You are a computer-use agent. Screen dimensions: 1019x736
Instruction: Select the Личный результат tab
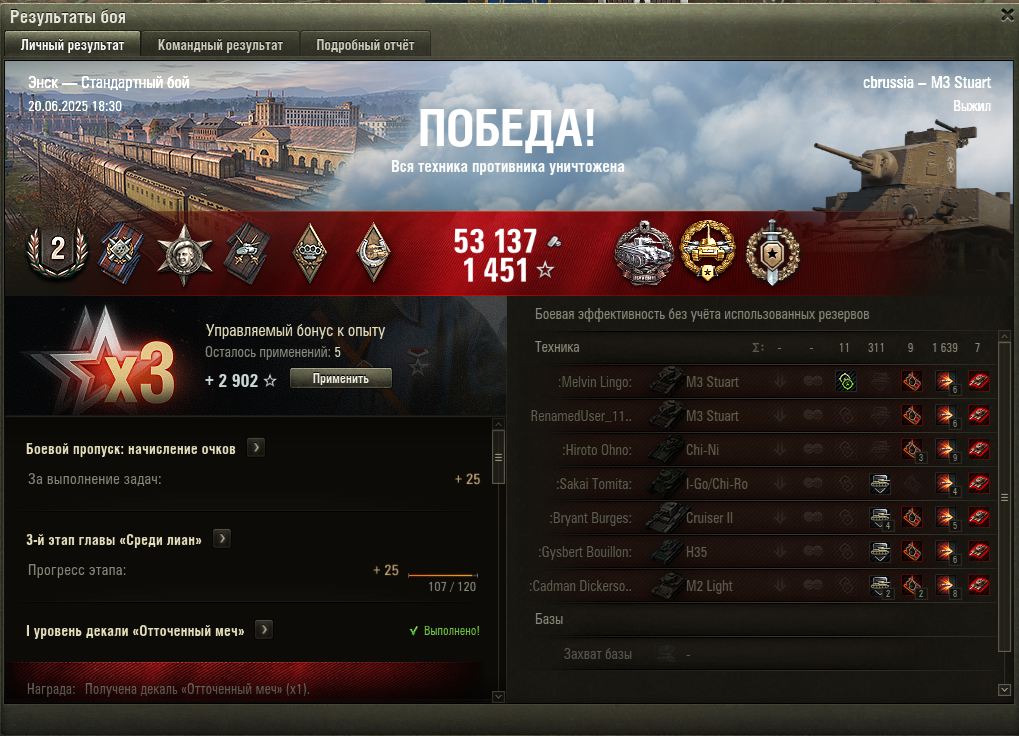pos(72,45)
